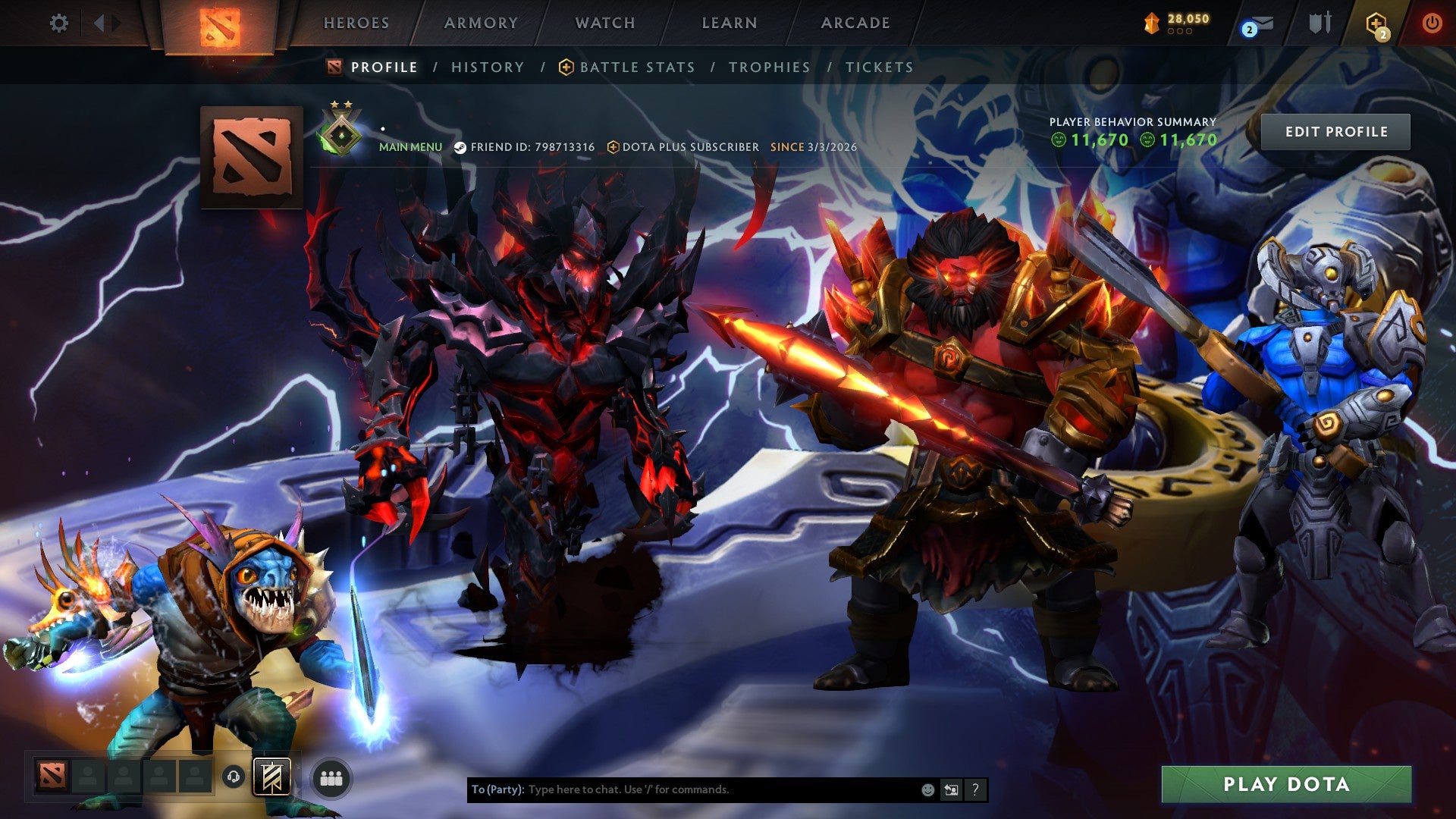Click the EDIT PROFILE button
This screenshot has width=1456, height=819.
pos(1336,131)
